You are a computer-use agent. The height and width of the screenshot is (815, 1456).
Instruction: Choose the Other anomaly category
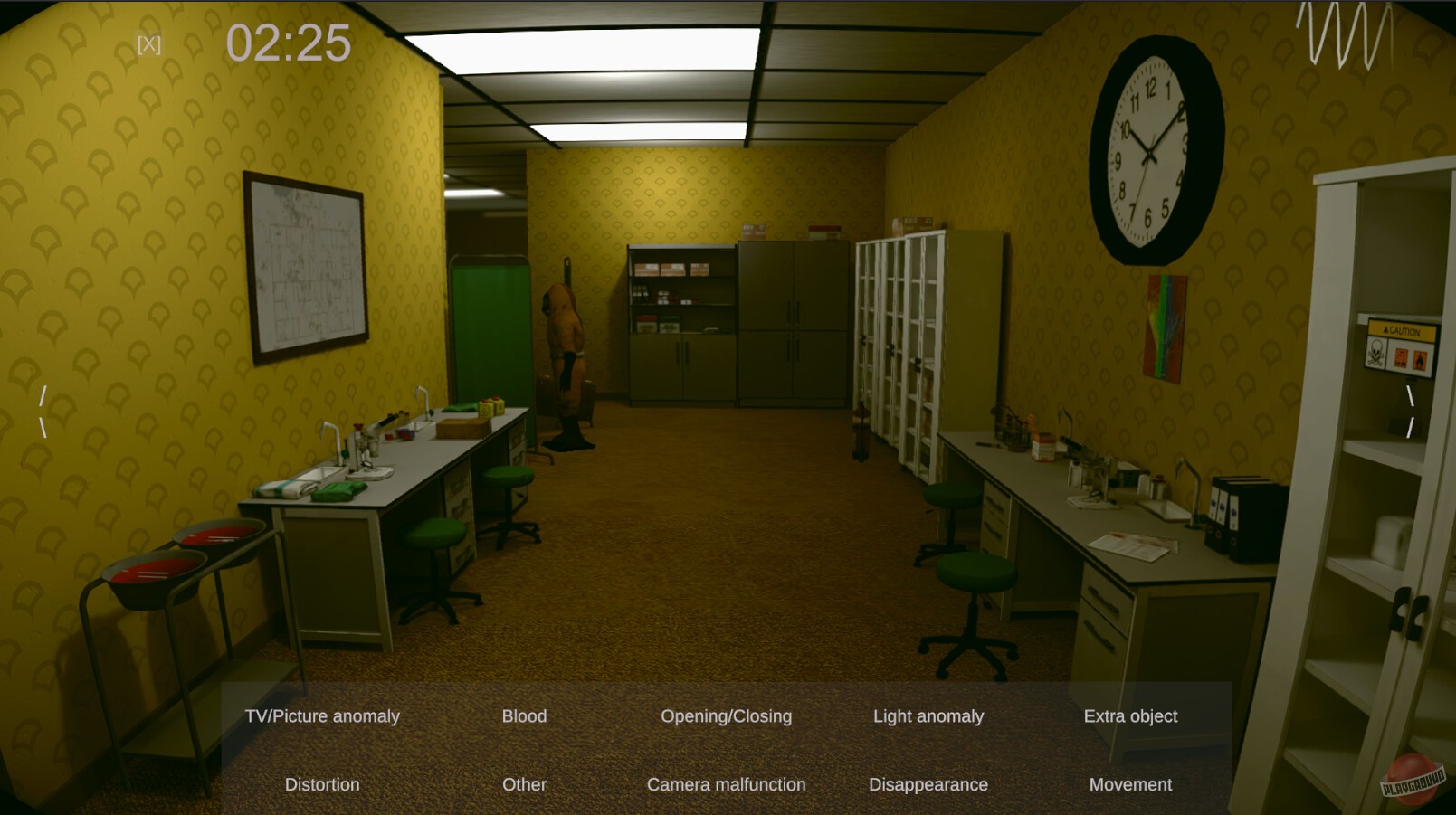(x=524, y=784)
